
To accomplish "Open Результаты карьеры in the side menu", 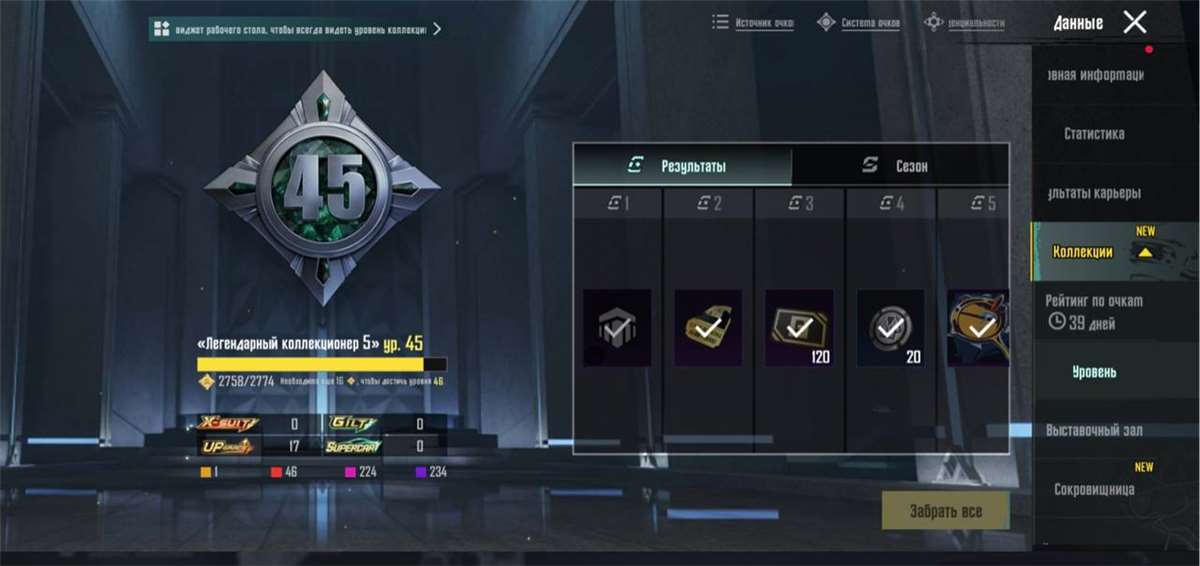I will [1094, 193].
